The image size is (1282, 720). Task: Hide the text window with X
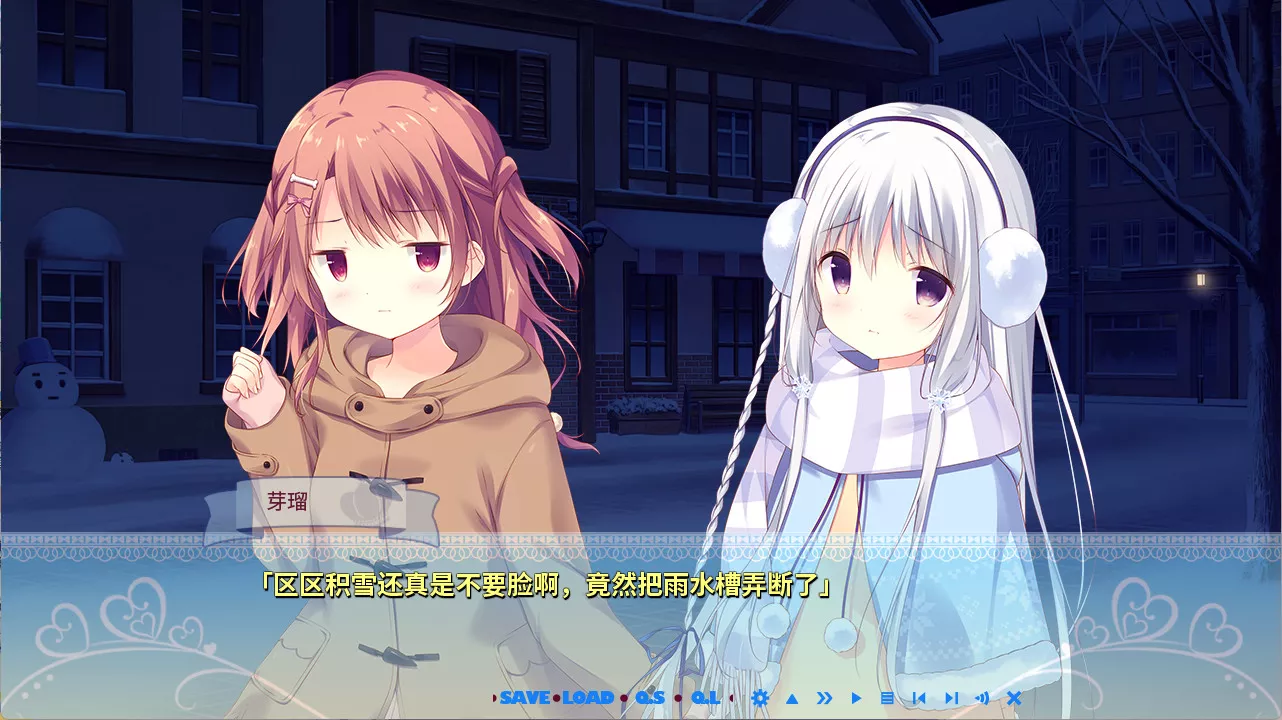[1014, 698]
